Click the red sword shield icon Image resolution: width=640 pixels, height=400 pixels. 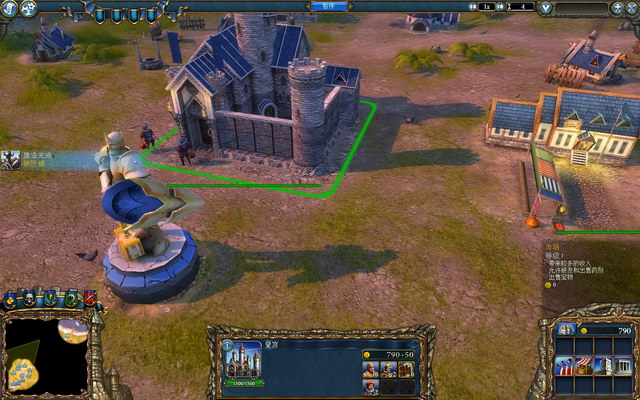pyautogui.click(x=90, y=297)
